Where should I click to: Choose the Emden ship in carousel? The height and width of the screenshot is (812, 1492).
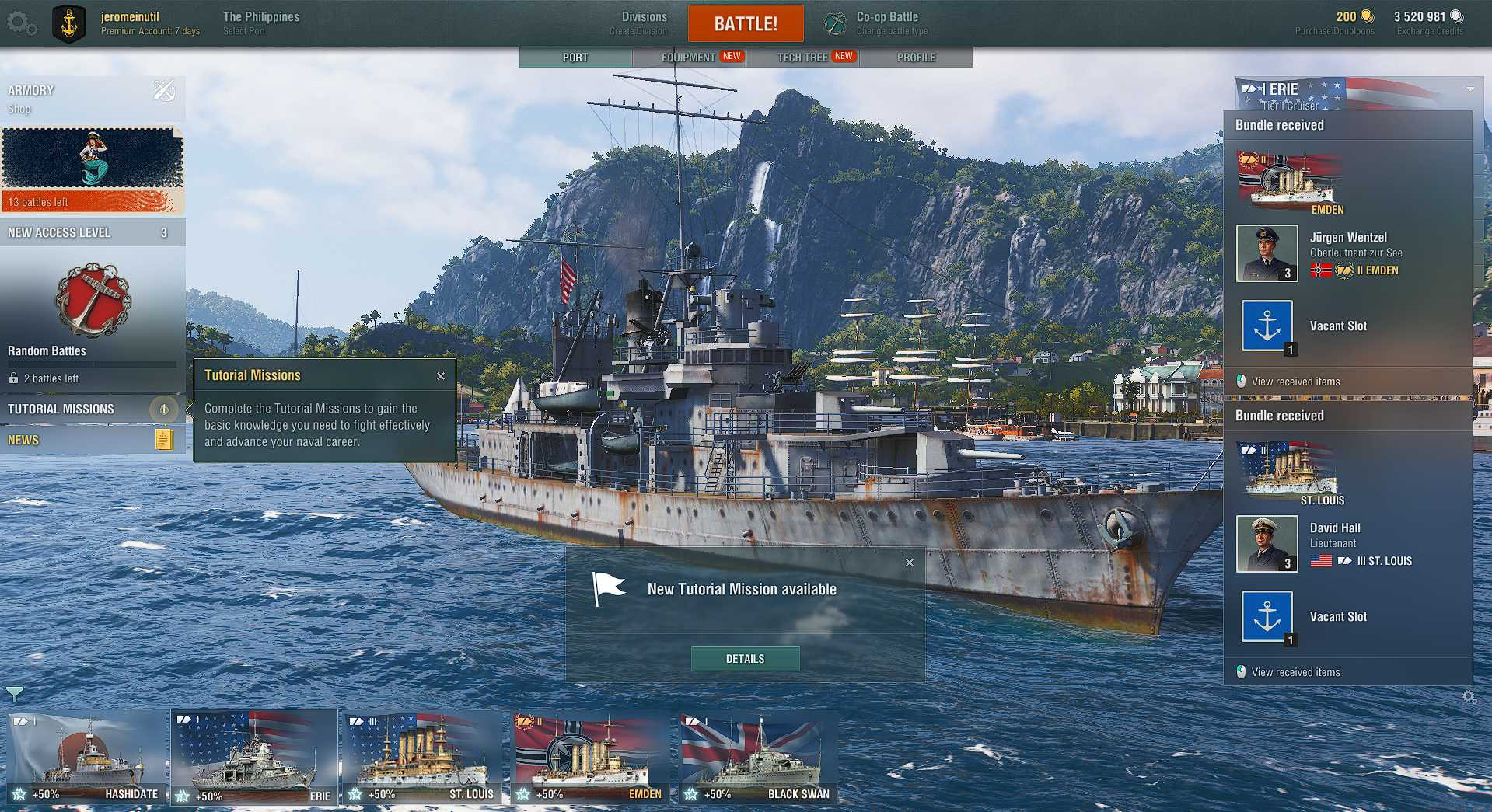[590, 758]
